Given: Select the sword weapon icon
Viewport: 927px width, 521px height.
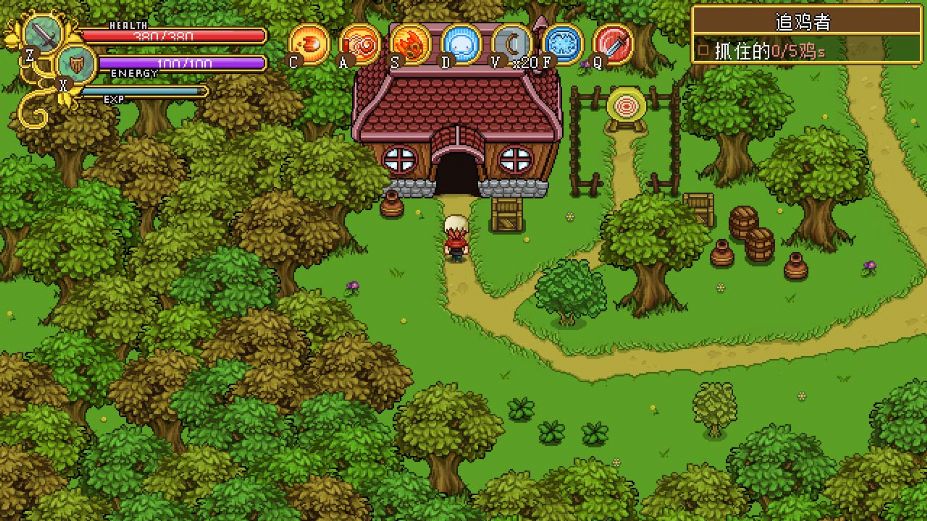Looking at the screenshot, I should [x=43, y=35].
